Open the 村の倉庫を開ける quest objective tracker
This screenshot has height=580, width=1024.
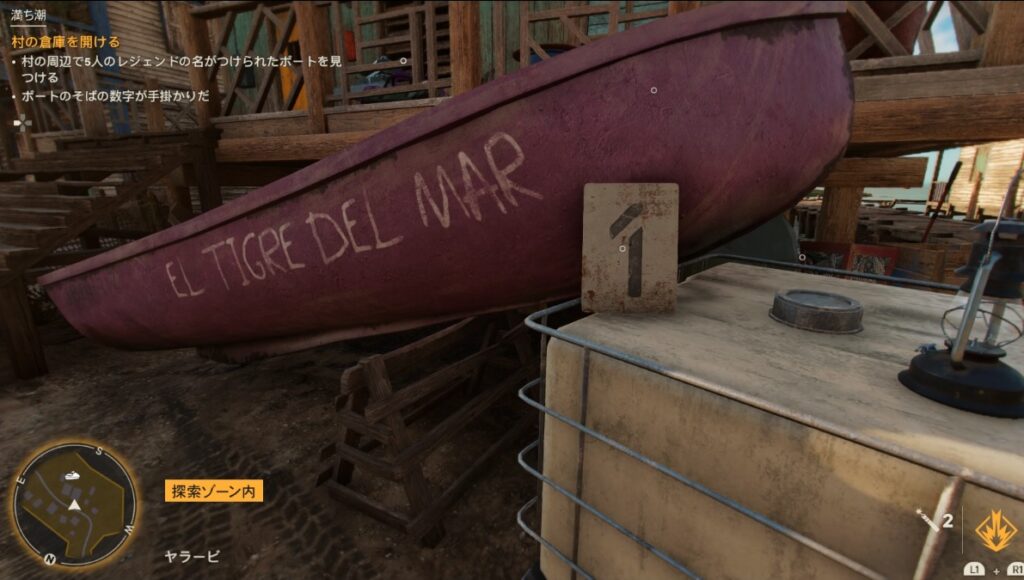point(65,42)
